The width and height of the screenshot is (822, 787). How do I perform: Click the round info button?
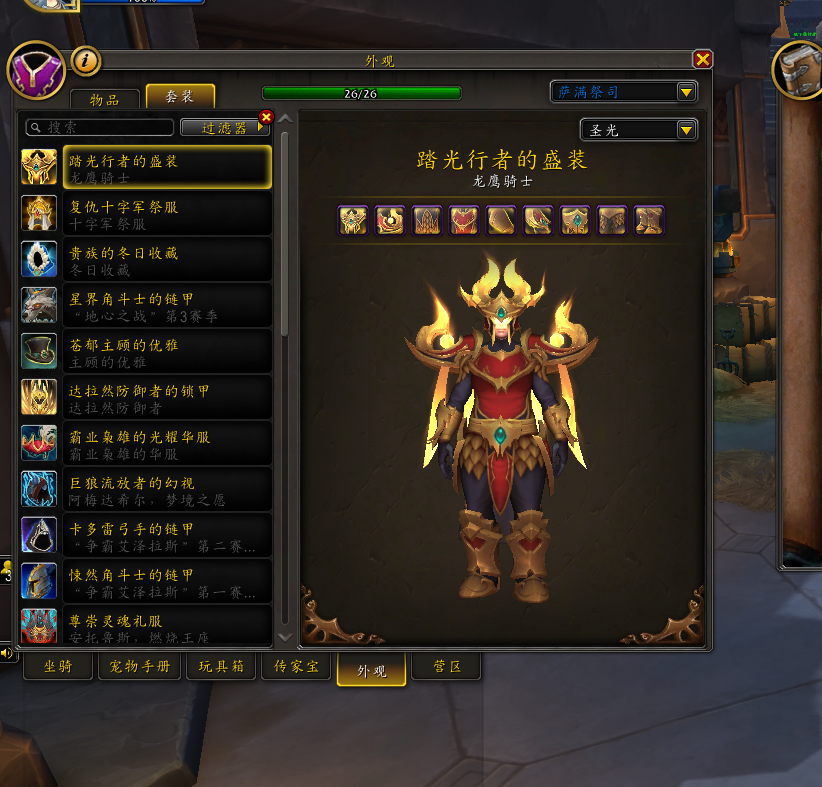point(87,62)
